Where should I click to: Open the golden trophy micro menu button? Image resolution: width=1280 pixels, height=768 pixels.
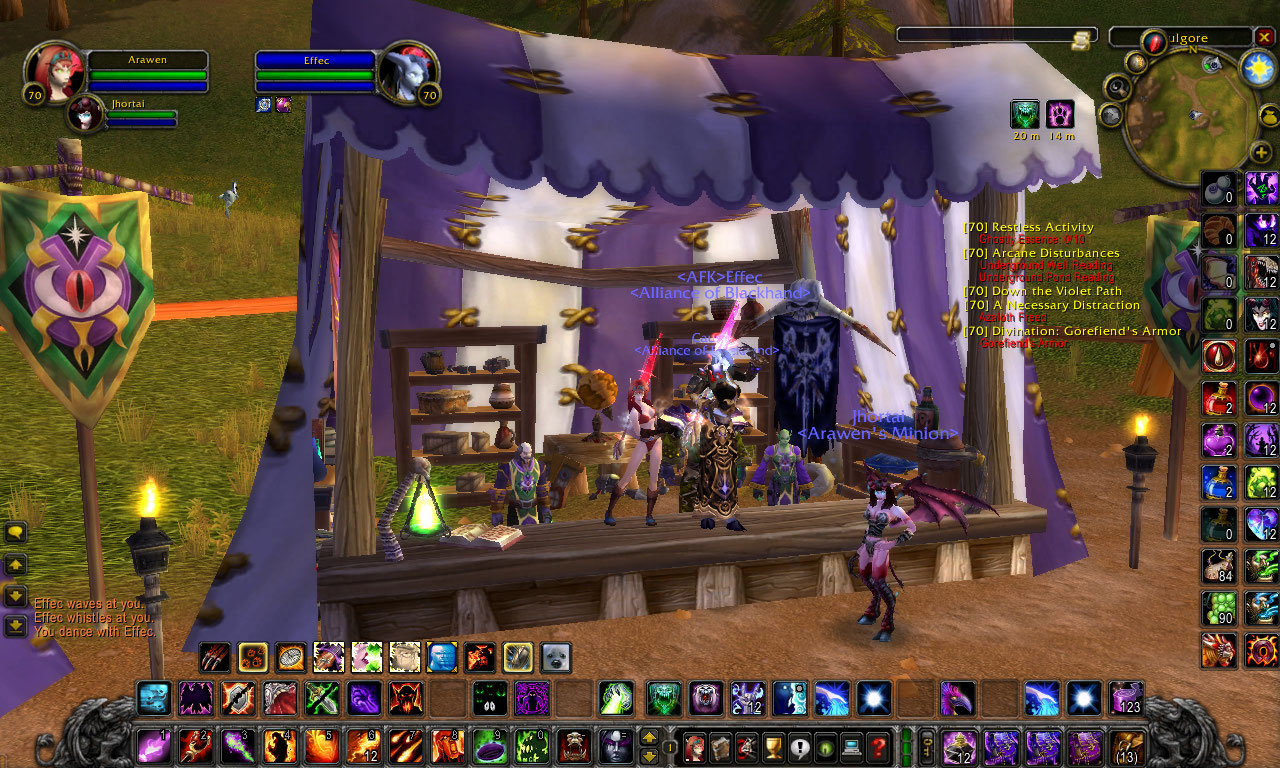click(773, 746)
